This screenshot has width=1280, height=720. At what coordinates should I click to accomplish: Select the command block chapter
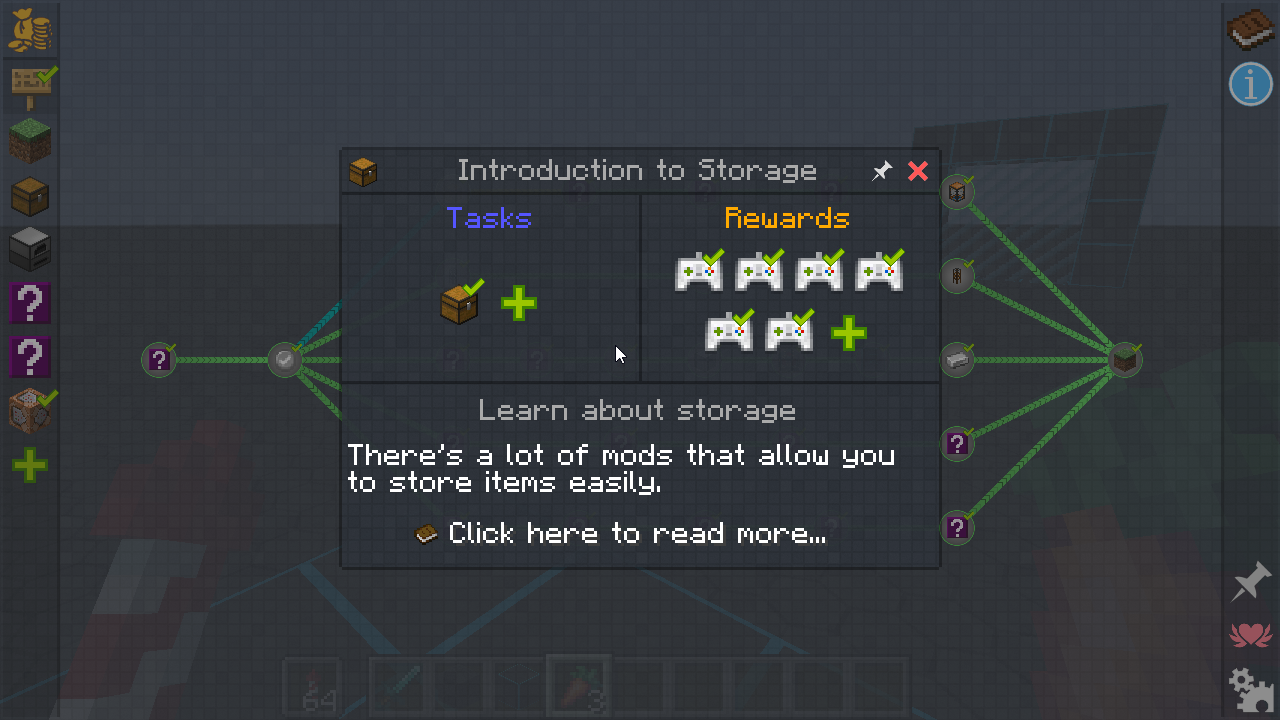pyautogui.click(x=30, y=411)
